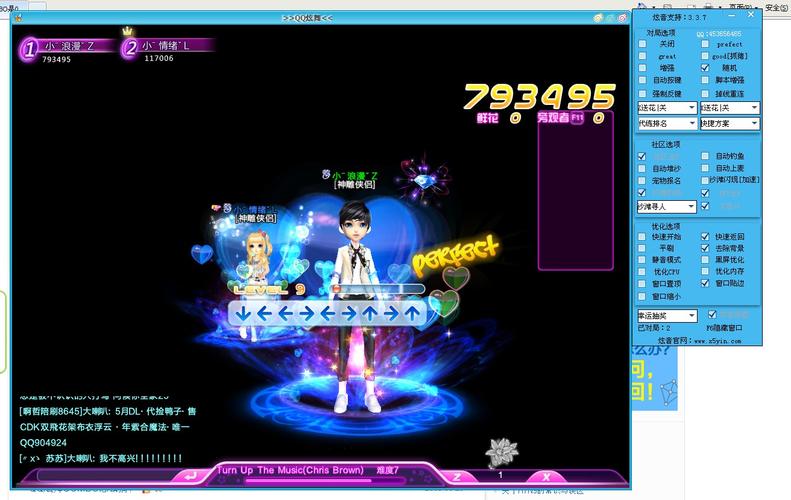The image size is (791, 500).
Task: Enable 自动按键 auto-key option
Action: click(643, 80)
